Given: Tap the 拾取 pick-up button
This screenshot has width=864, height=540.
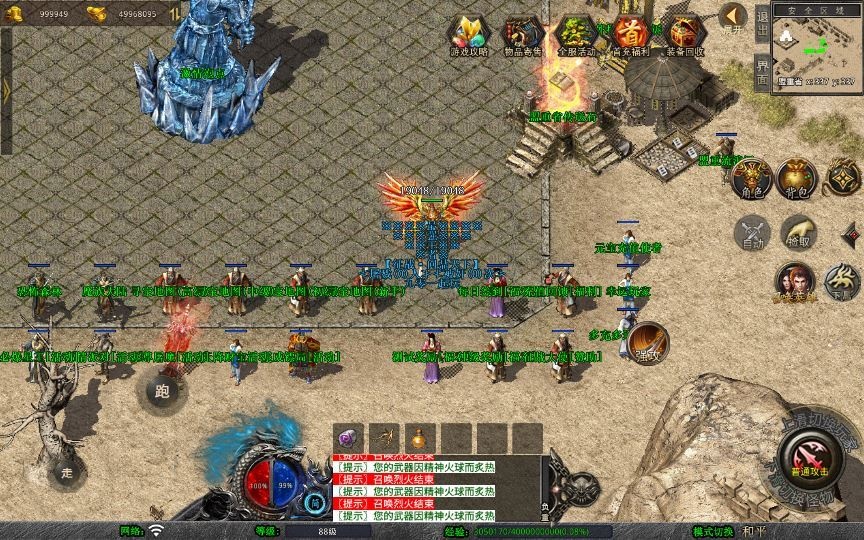Looking at the screenshot, I should [797, 232].
